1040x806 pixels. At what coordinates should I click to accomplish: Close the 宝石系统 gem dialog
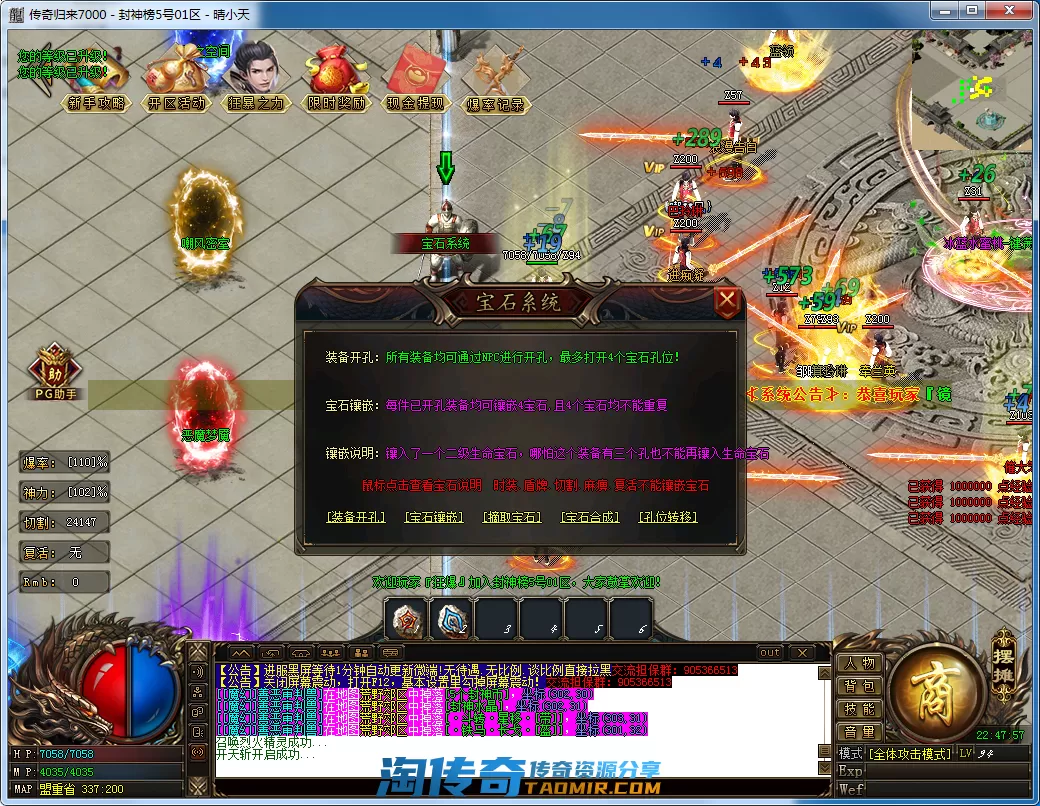click(728, 300)
